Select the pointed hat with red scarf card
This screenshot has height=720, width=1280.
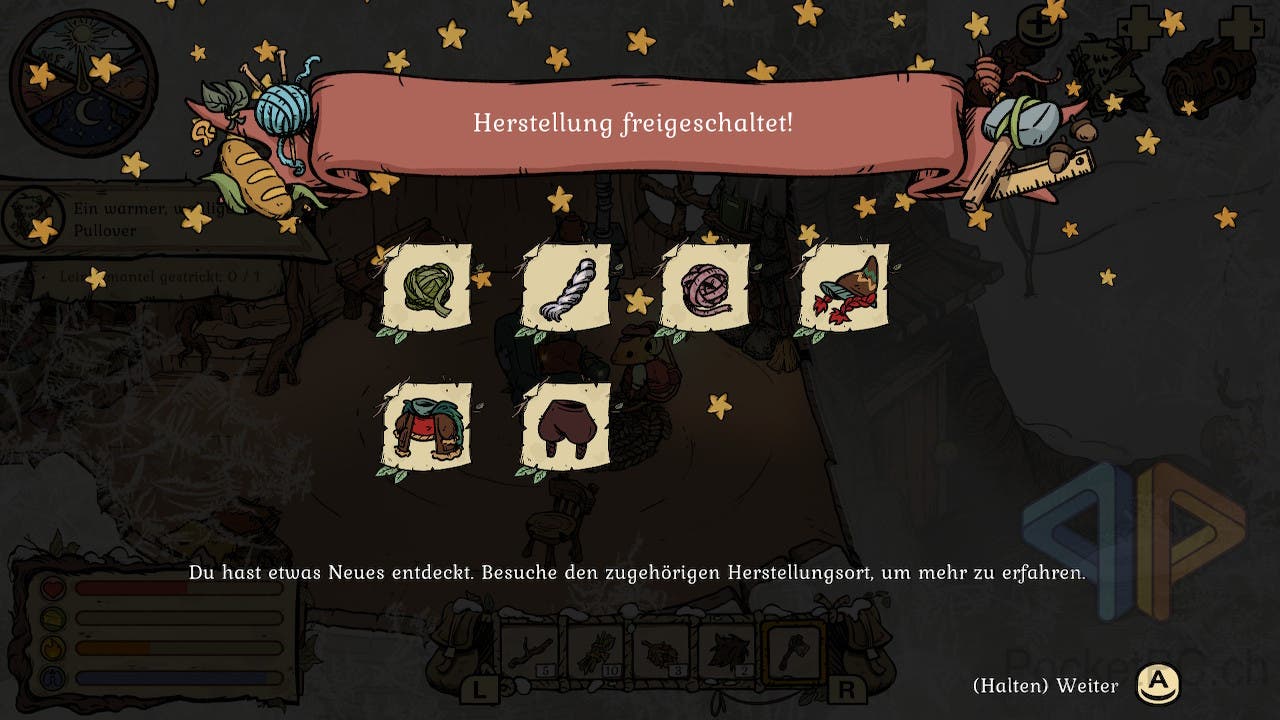pos(845,287)
